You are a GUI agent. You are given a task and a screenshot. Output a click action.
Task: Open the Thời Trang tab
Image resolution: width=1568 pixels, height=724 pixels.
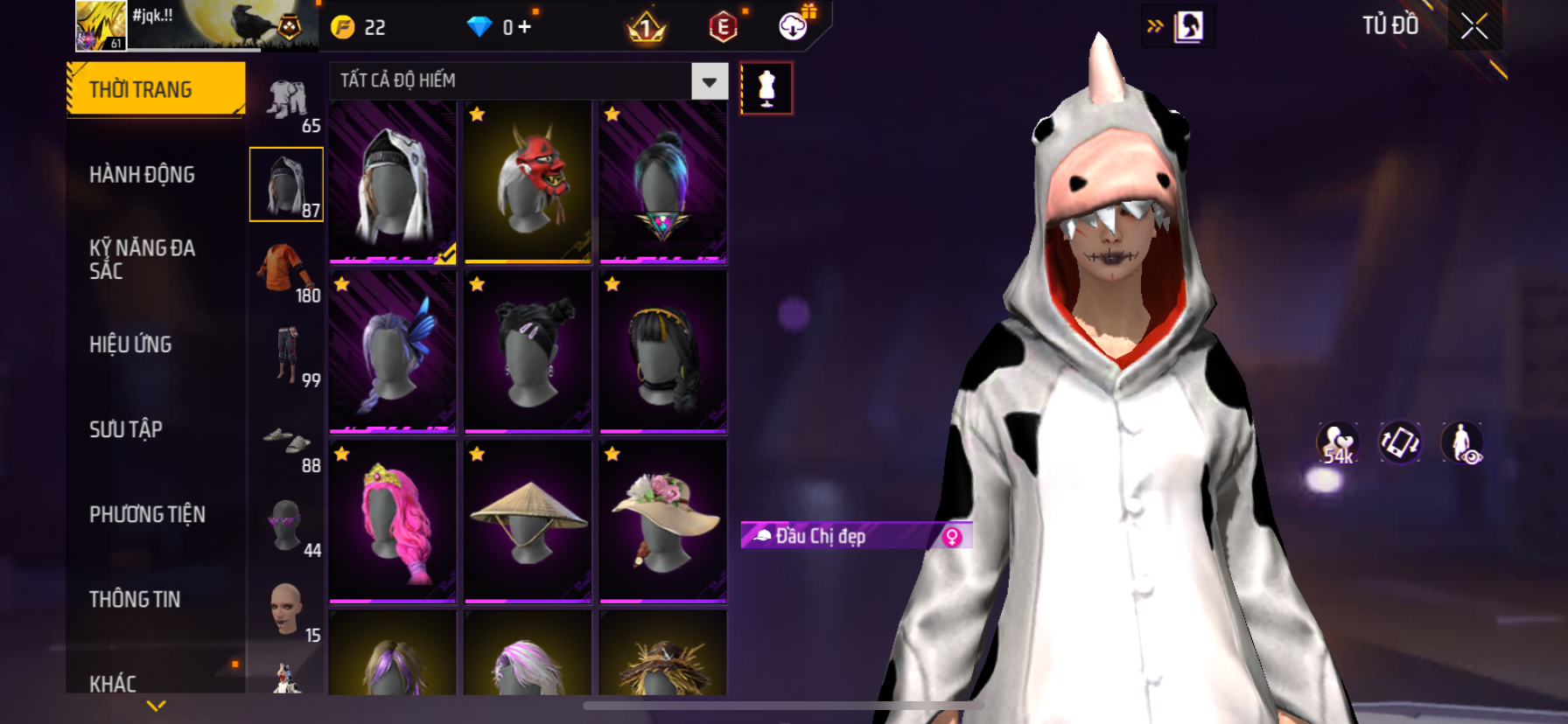coord(156,89)
